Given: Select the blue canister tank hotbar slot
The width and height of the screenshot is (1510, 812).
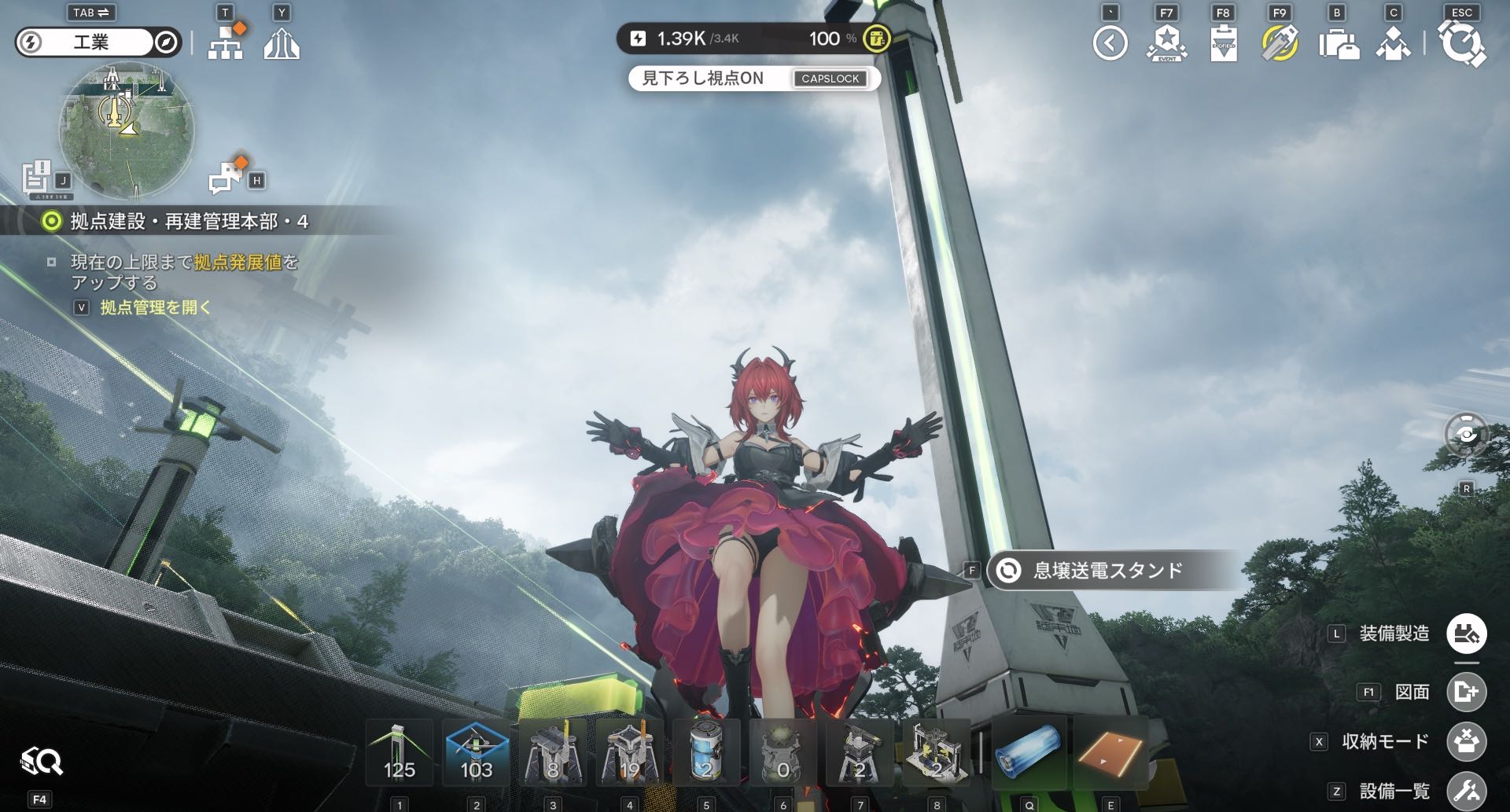Looking at the screenshot, I should click(x=705, y=753).
